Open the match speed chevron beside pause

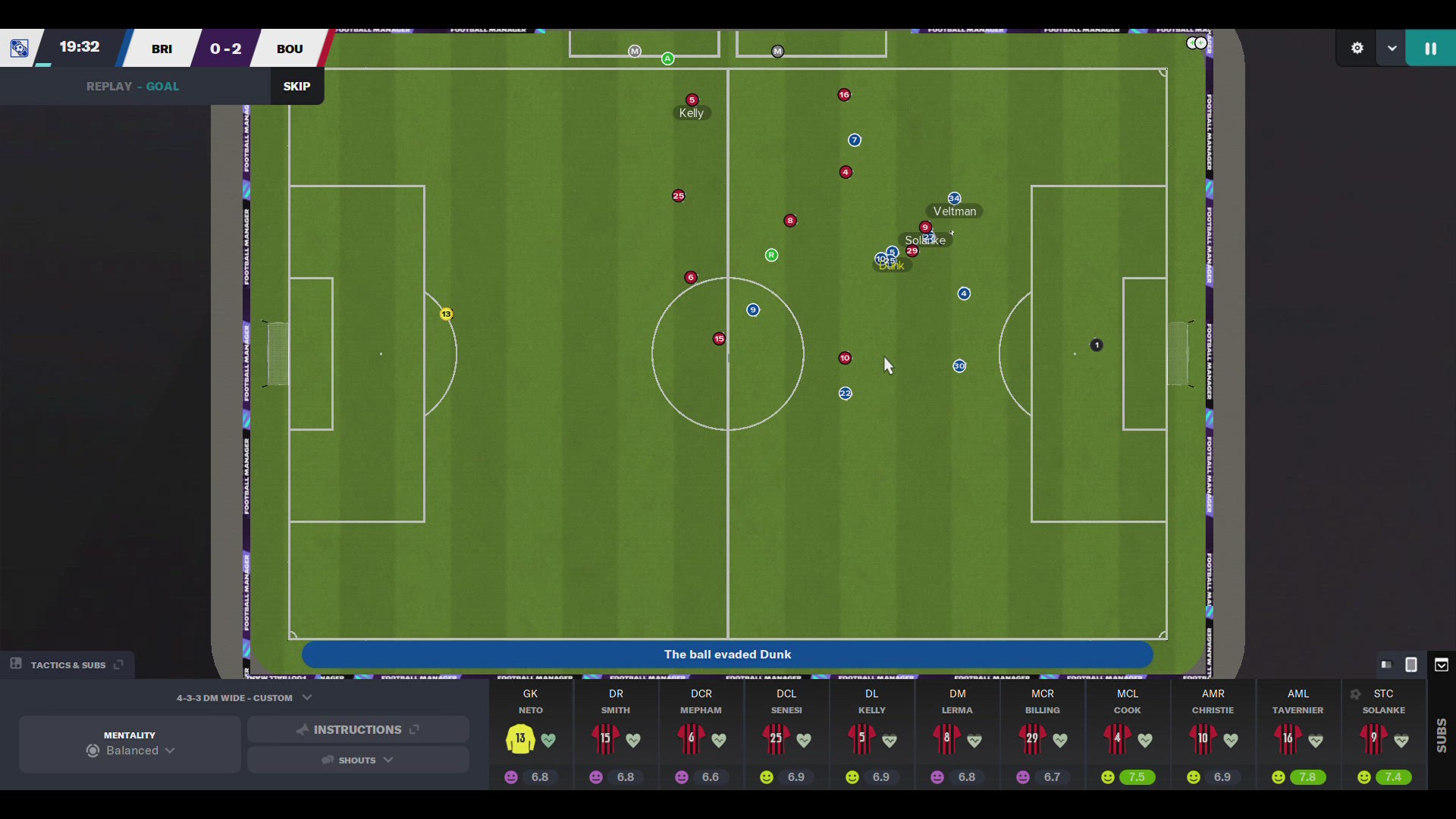click(x=1392, y=47)
